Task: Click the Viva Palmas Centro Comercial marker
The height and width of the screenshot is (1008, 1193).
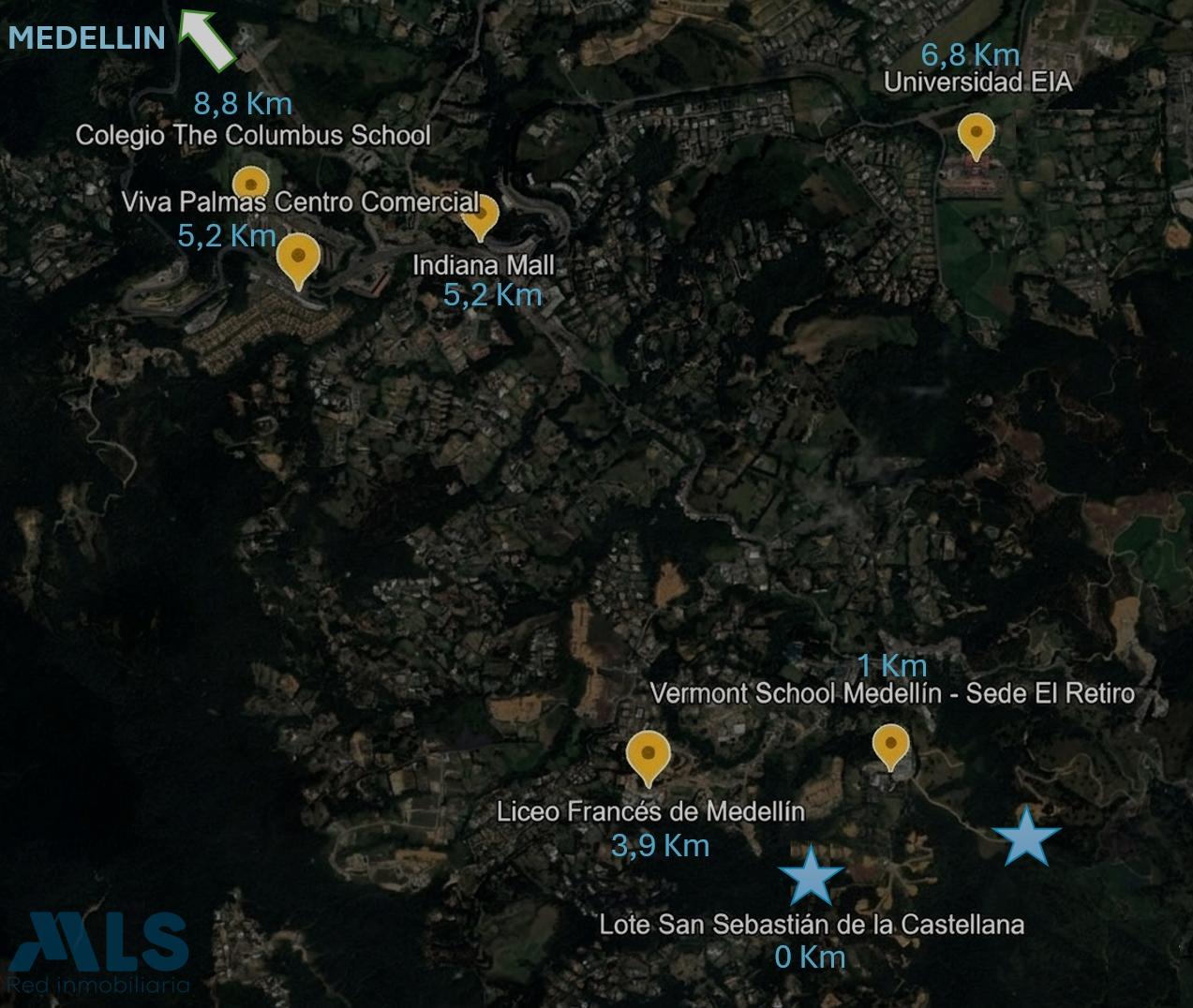Action: [x=298, y=257]
